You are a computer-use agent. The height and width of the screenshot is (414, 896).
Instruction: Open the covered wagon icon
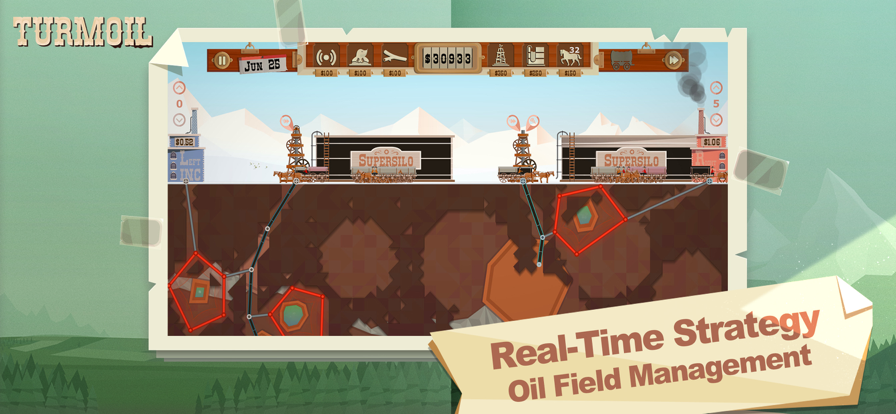click(x=622, y=59)
